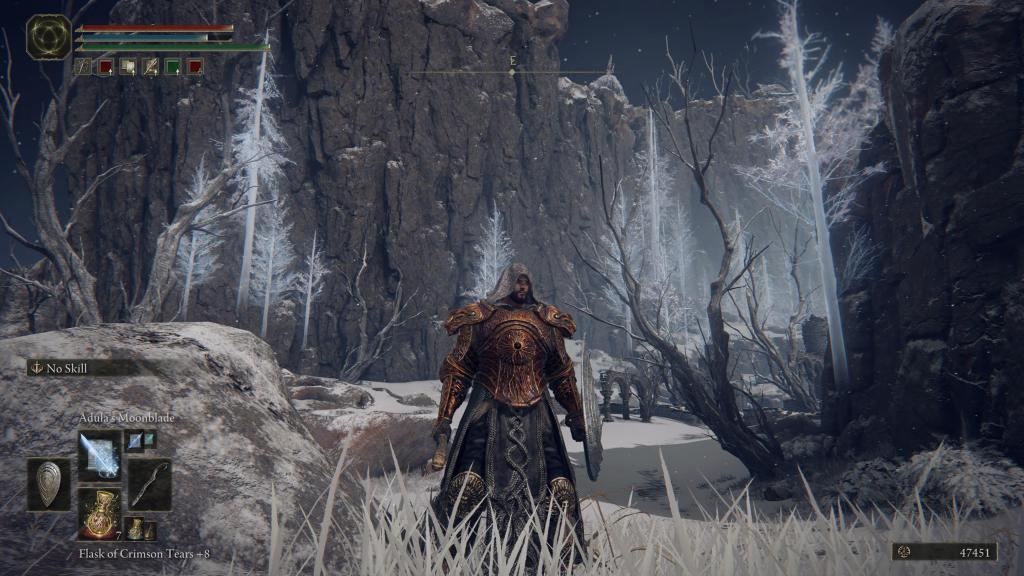Click the No Skill label
Image resolution: width=1024 pixels, height=576 pixels.
tap(66, 368)
